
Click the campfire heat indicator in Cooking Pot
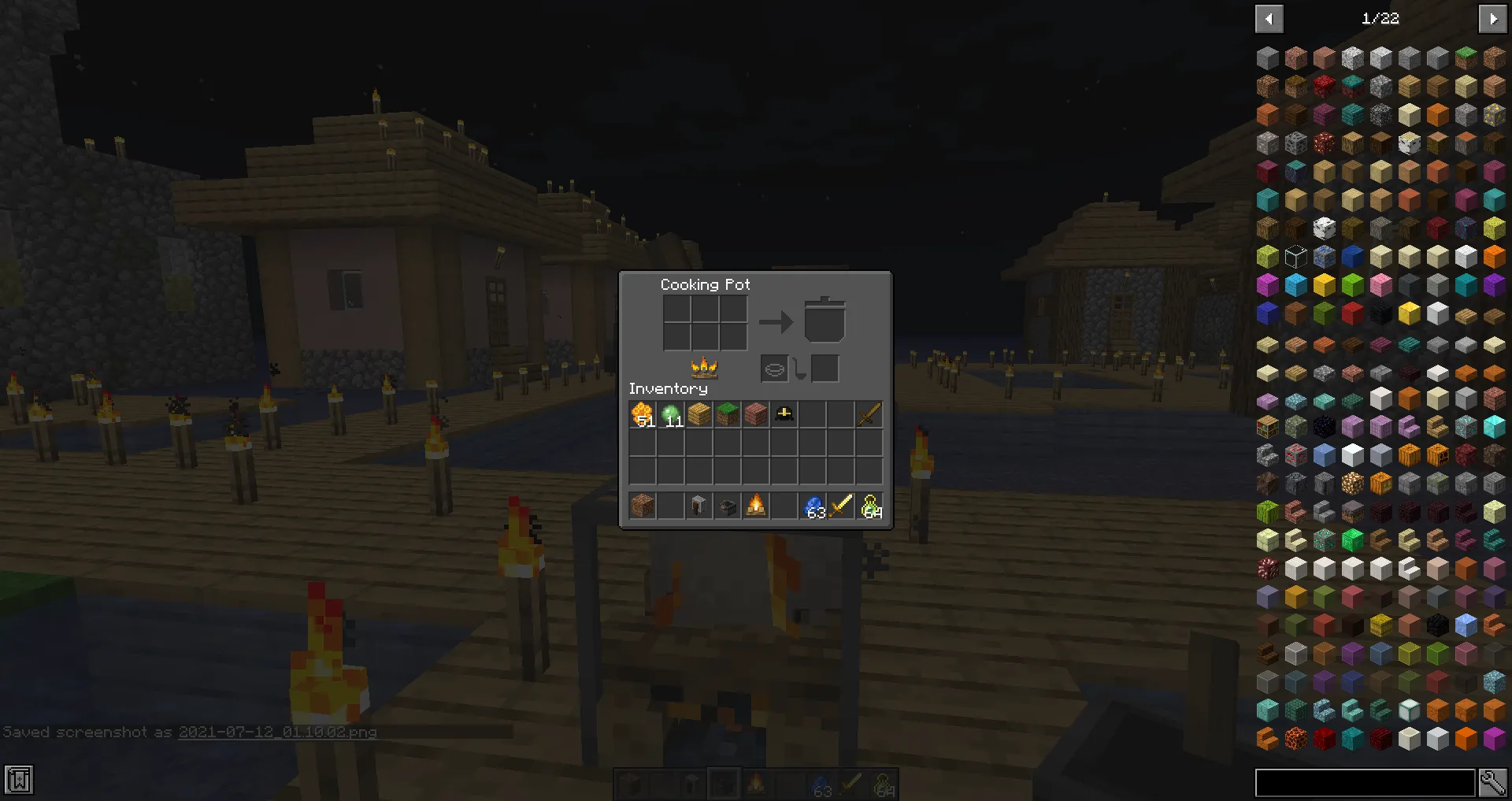click(x=703, y=367)
